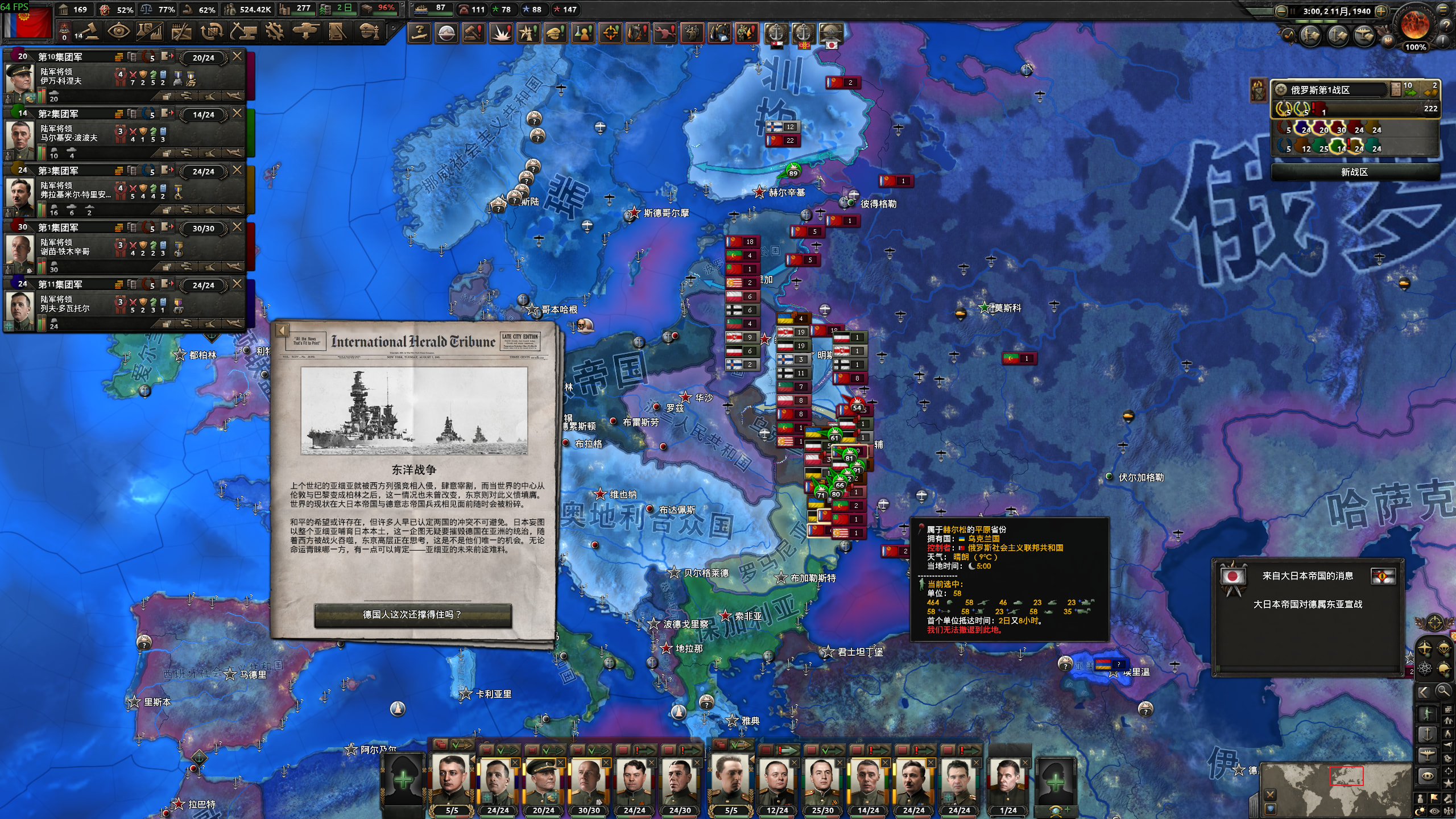Open the production tab with gear wrench icon
This screenshot has height=819, width=1456.
click(275, 32)
